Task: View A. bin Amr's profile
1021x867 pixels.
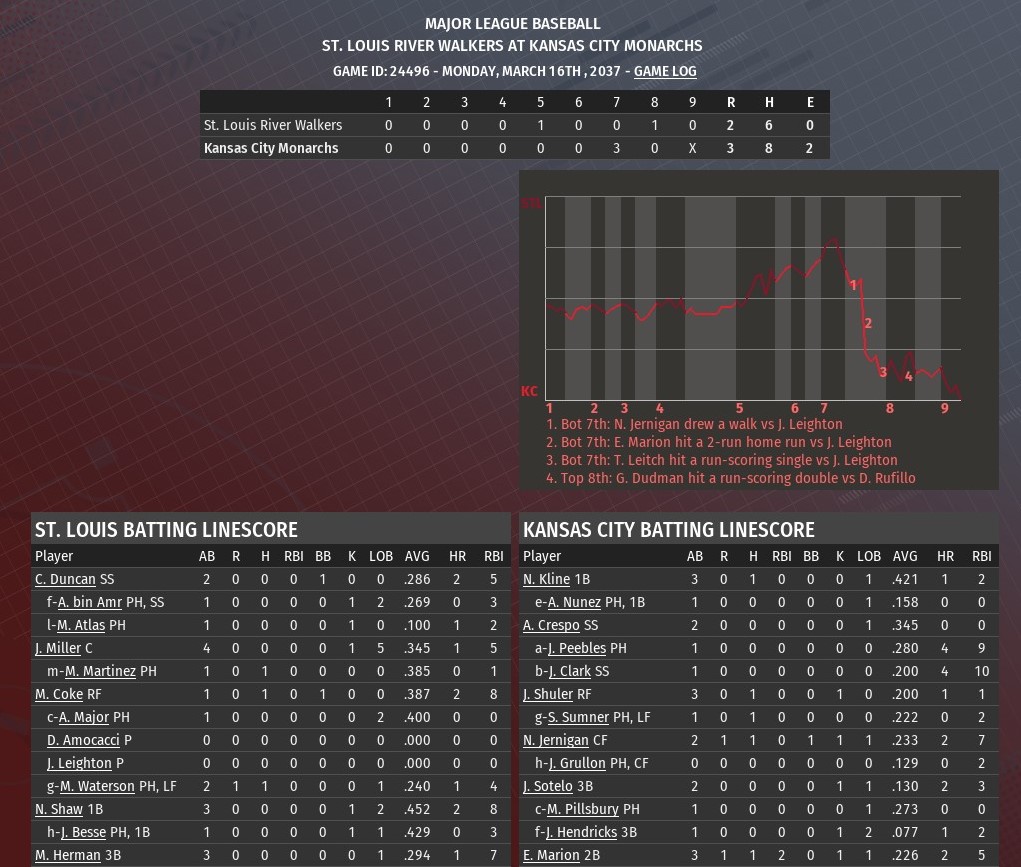Action: [x=90, y=602]
